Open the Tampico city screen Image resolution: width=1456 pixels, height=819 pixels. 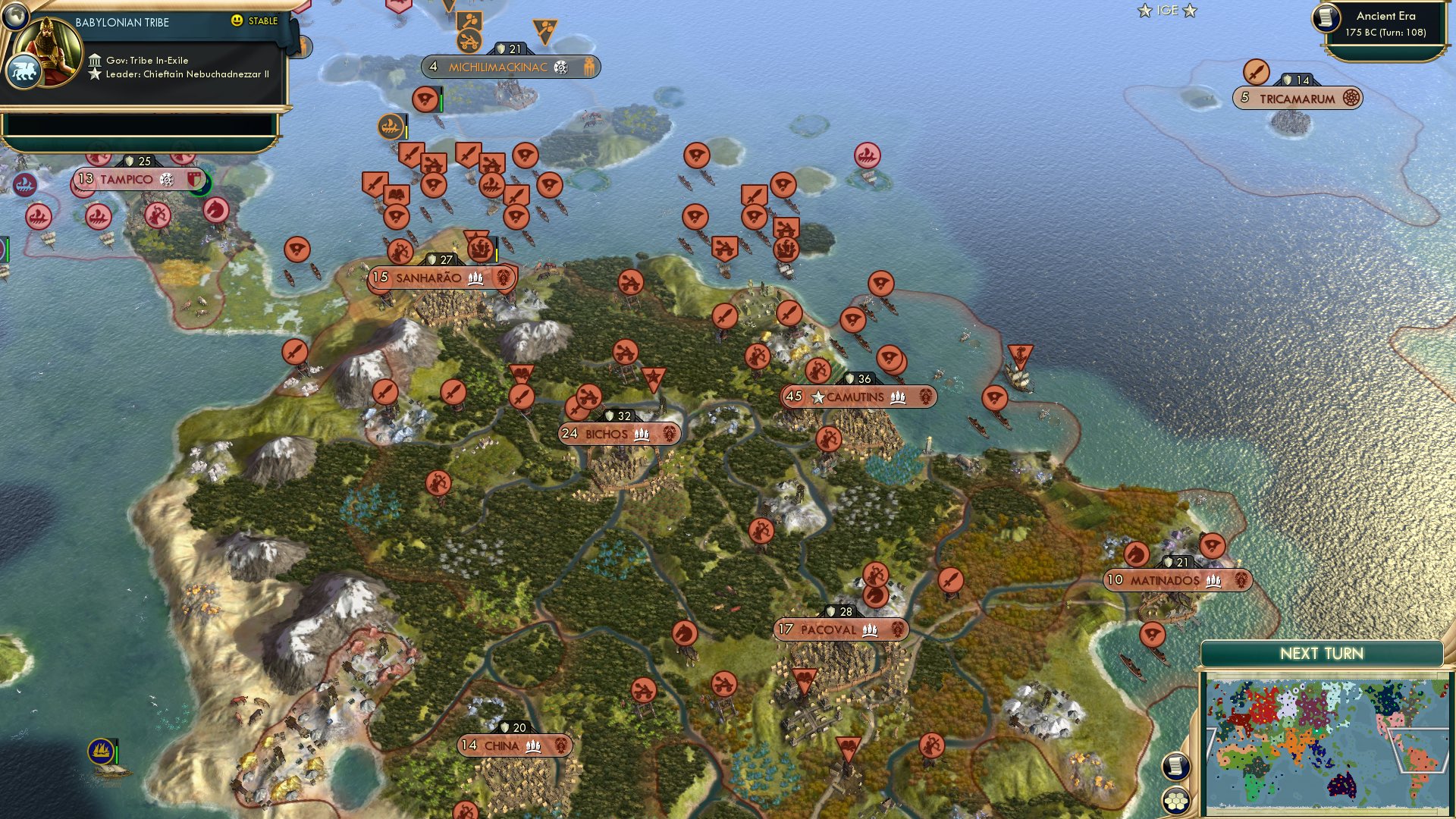point(126,180)
